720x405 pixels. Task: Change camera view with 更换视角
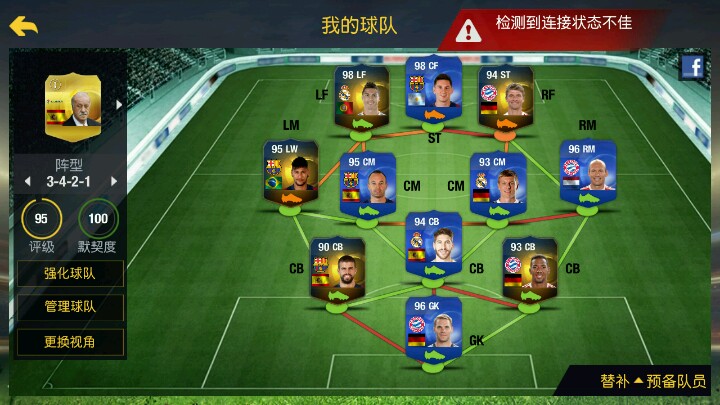pos(70,341)
